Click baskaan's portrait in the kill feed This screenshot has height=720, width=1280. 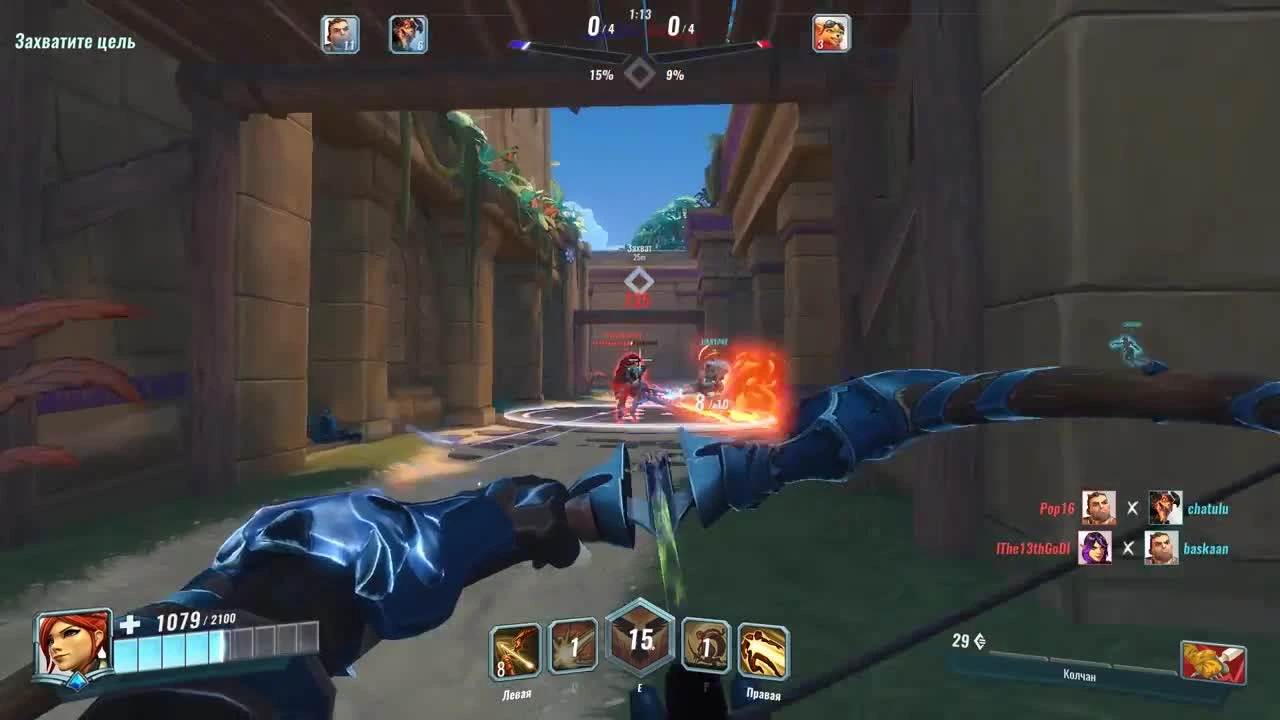coord(1161,548)
